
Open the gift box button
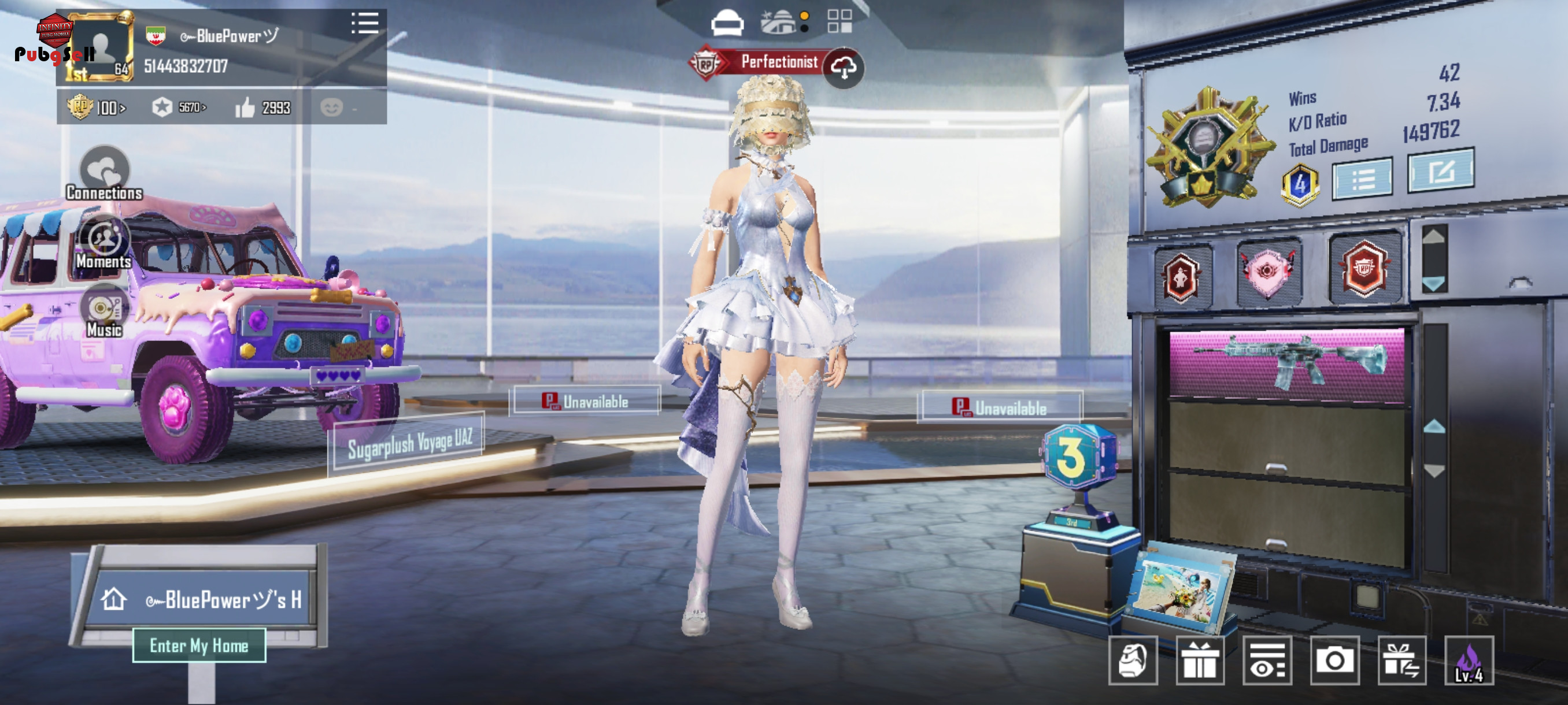coord(1200,661)
